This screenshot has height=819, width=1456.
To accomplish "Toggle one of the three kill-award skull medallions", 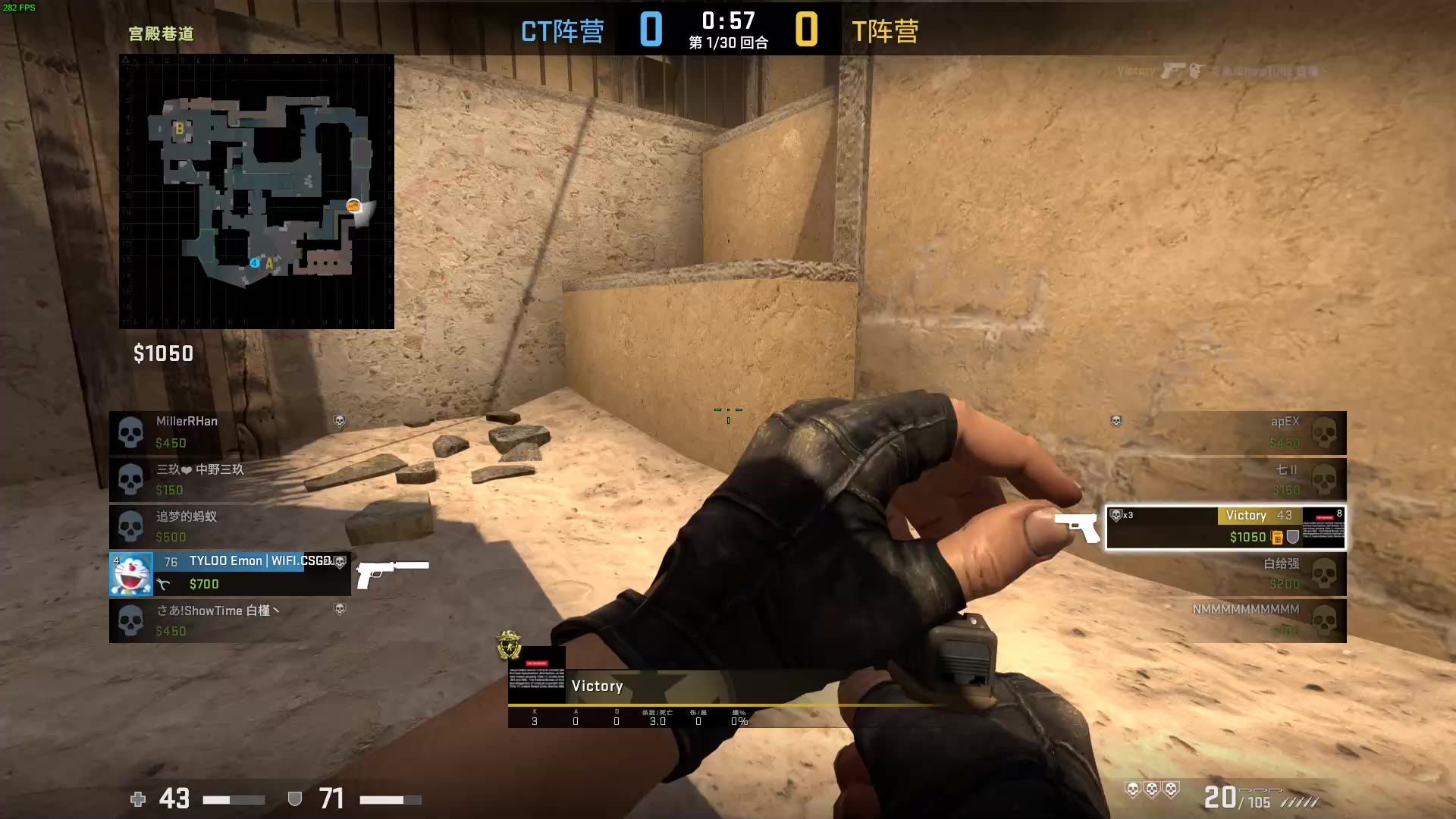I will tap(1153, 789).
